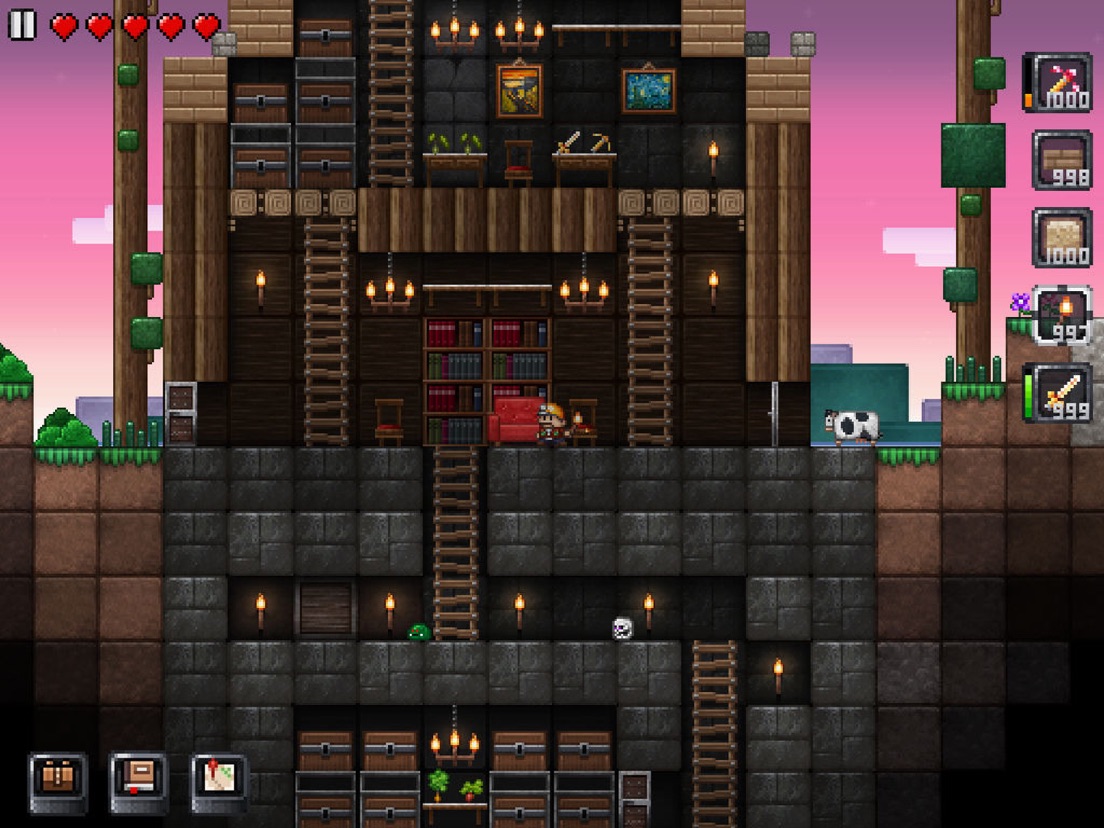Viewport: 1104px width, 828px height.
Task: Equip the sword from the hotbar
Action: (x=1061, y=393)
